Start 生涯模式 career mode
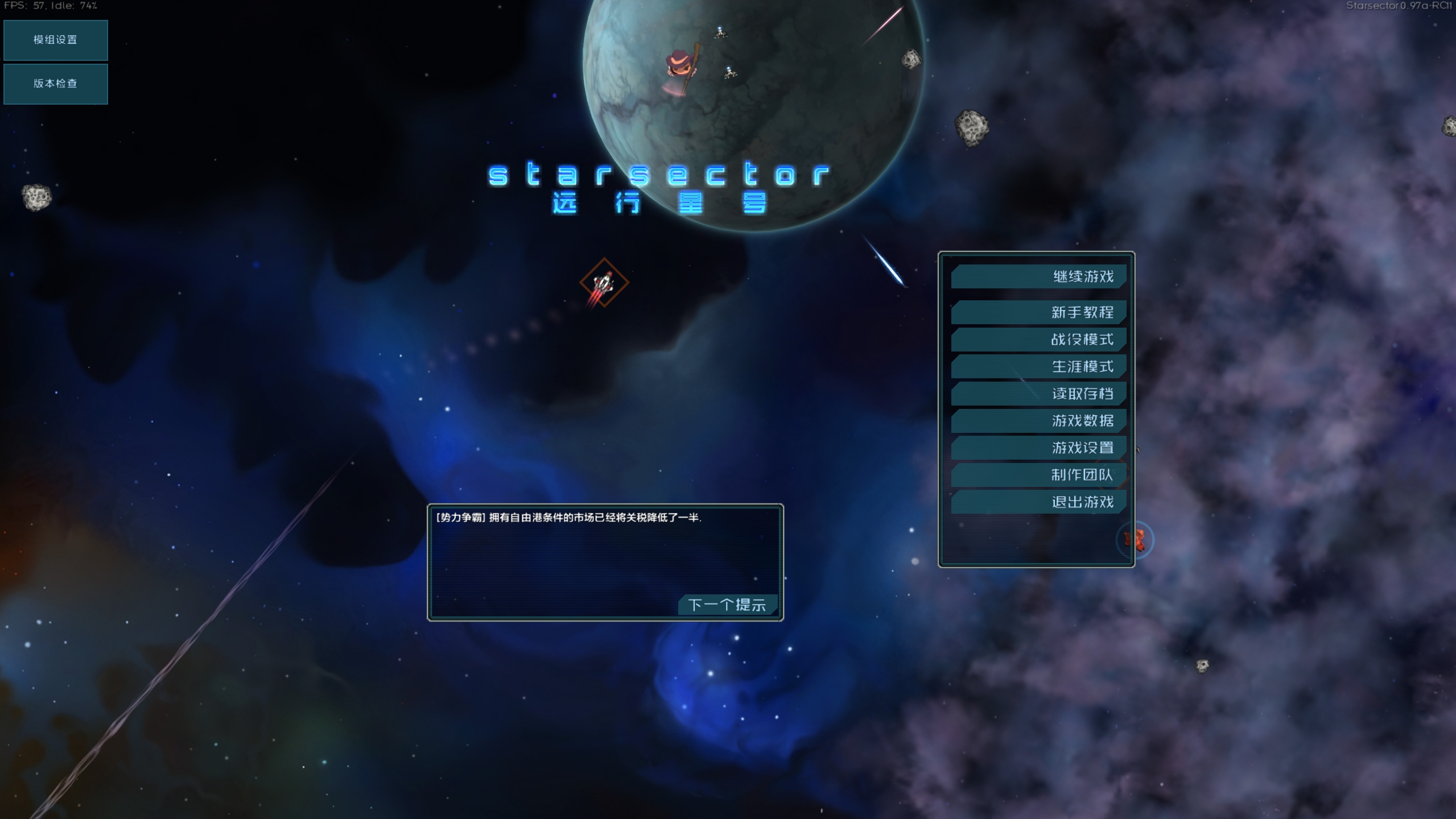 (1038, 366)
